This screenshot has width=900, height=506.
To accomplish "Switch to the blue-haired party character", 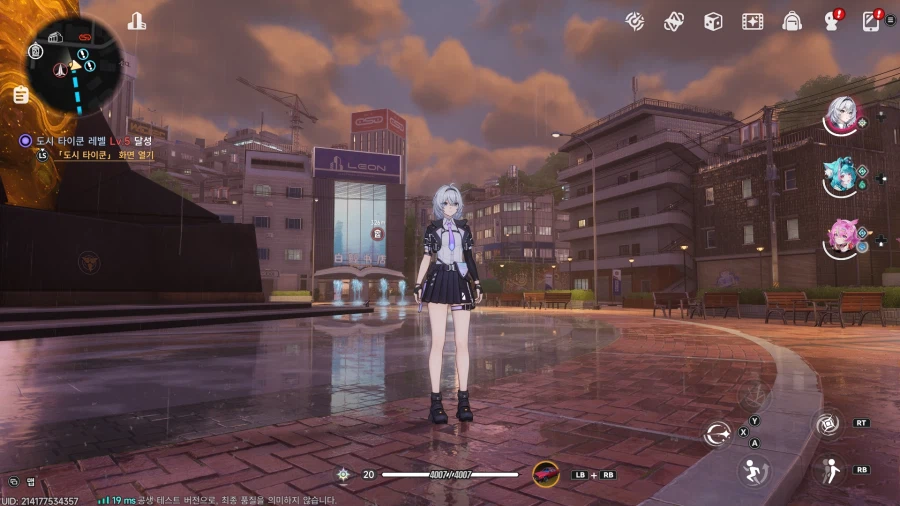I will tap(840, 178).
